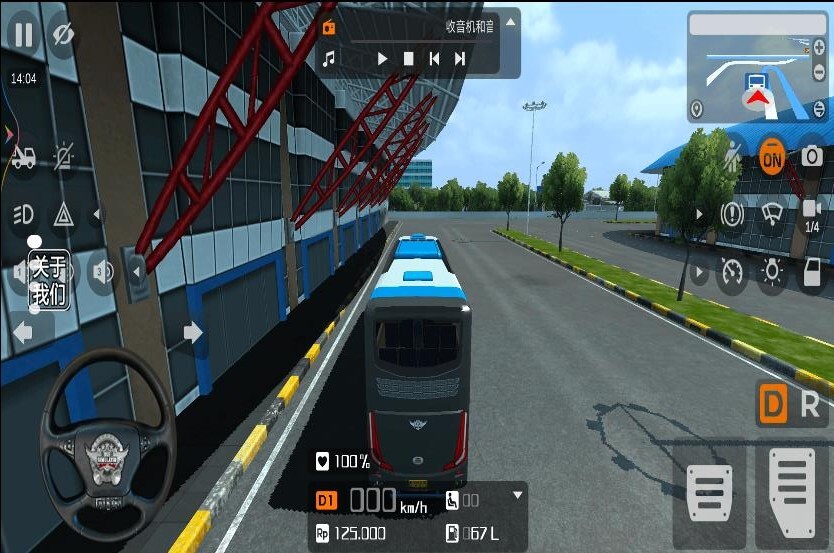Open the camera photo mode
This screenshot has width=834, height=553.
[x=811, y=157]
